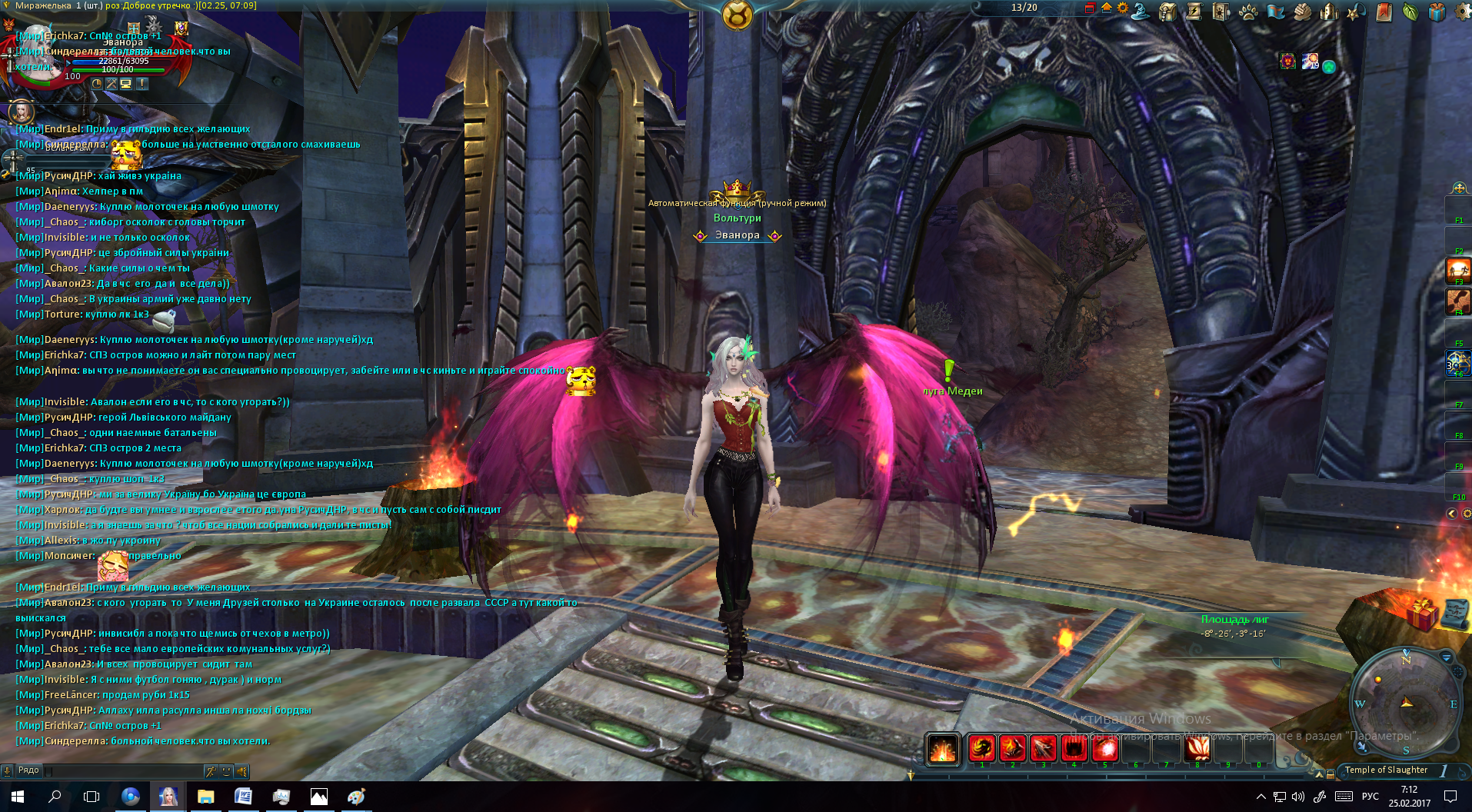This screenshot has width=1472, height=812.
Task: Open the handshake social icon
Action: pyautogui.click(x=1302, y=12)
